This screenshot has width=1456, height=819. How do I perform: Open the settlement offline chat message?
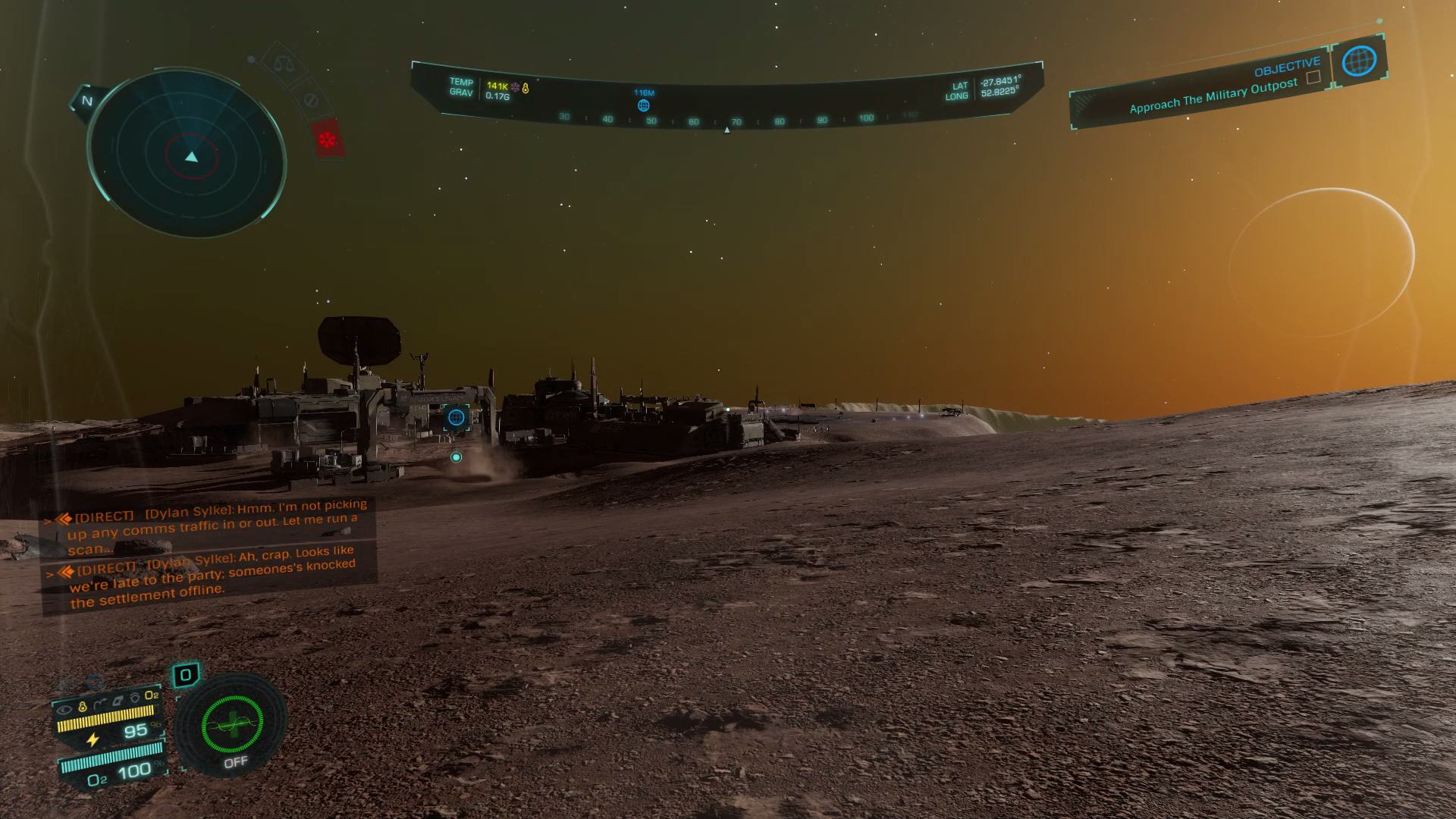click(212, 578)
